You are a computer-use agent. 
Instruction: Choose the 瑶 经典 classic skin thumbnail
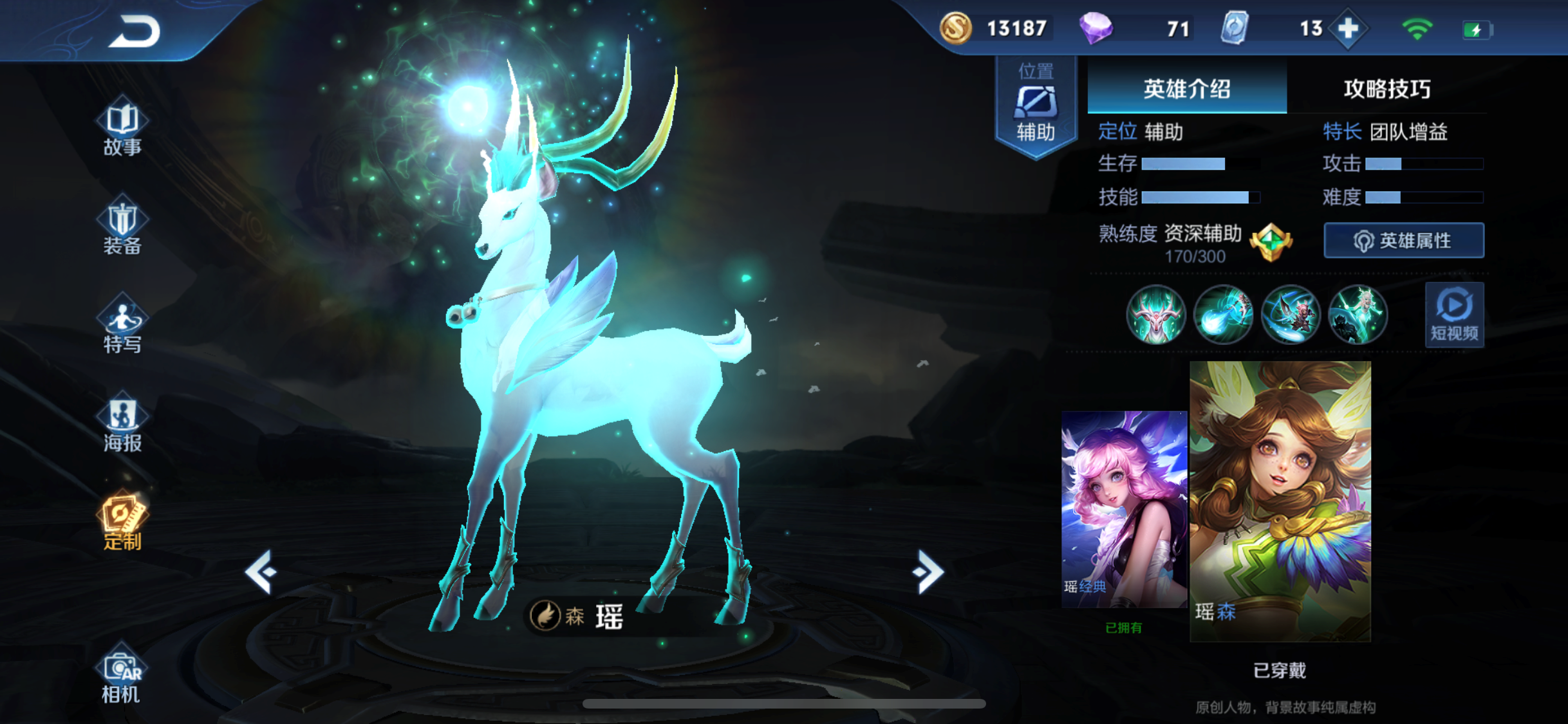pos(1124,508)
